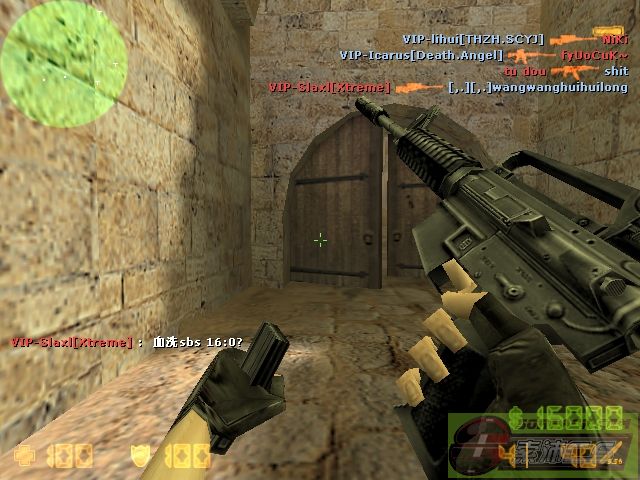Click the health cross icon
The width and height of the screenshot is (640, 480).
pyautogui.click(x=23, y=457)
